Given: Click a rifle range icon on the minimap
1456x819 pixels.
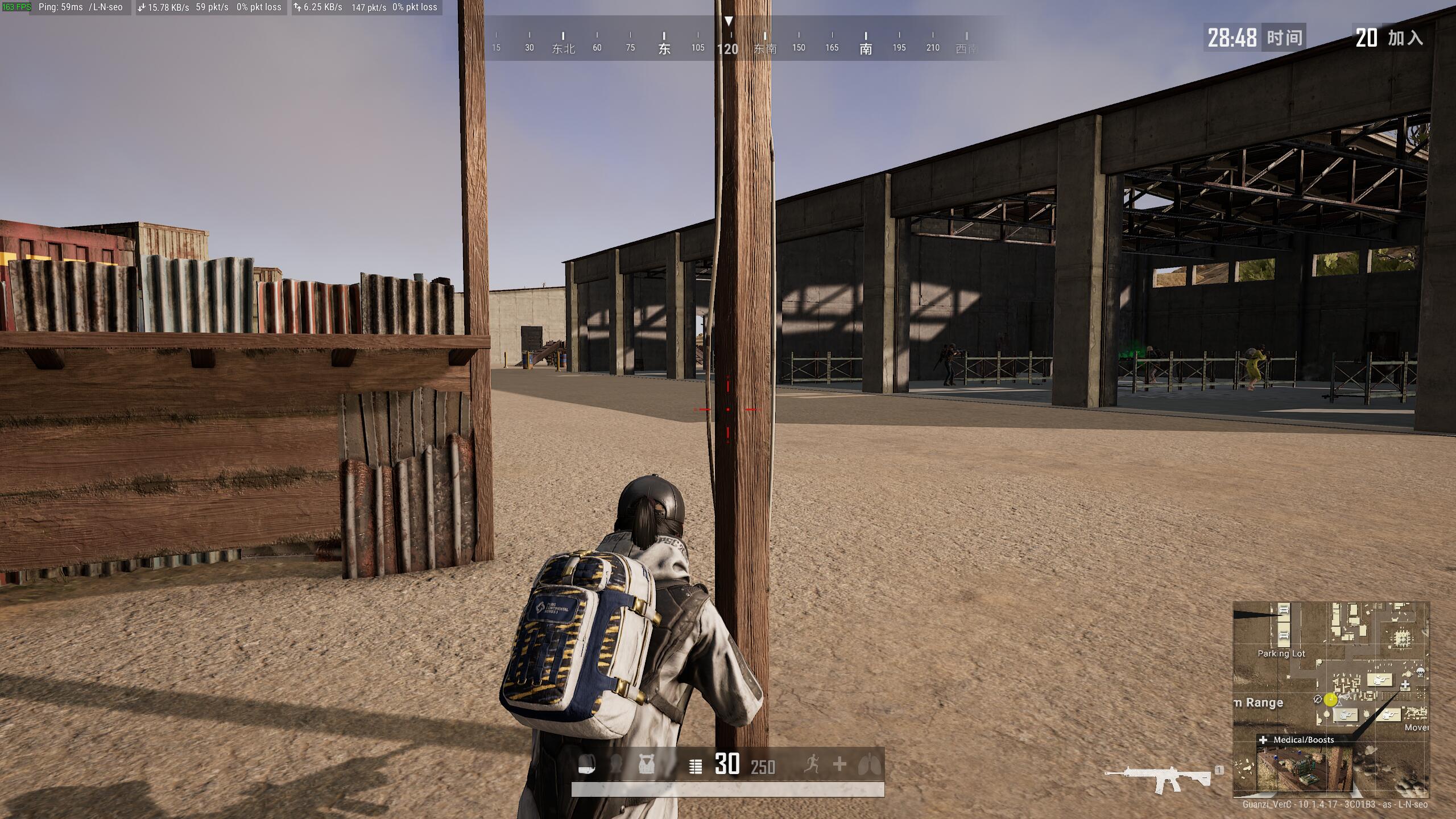Looking at the screenshot, I should tap(1380, 679).
